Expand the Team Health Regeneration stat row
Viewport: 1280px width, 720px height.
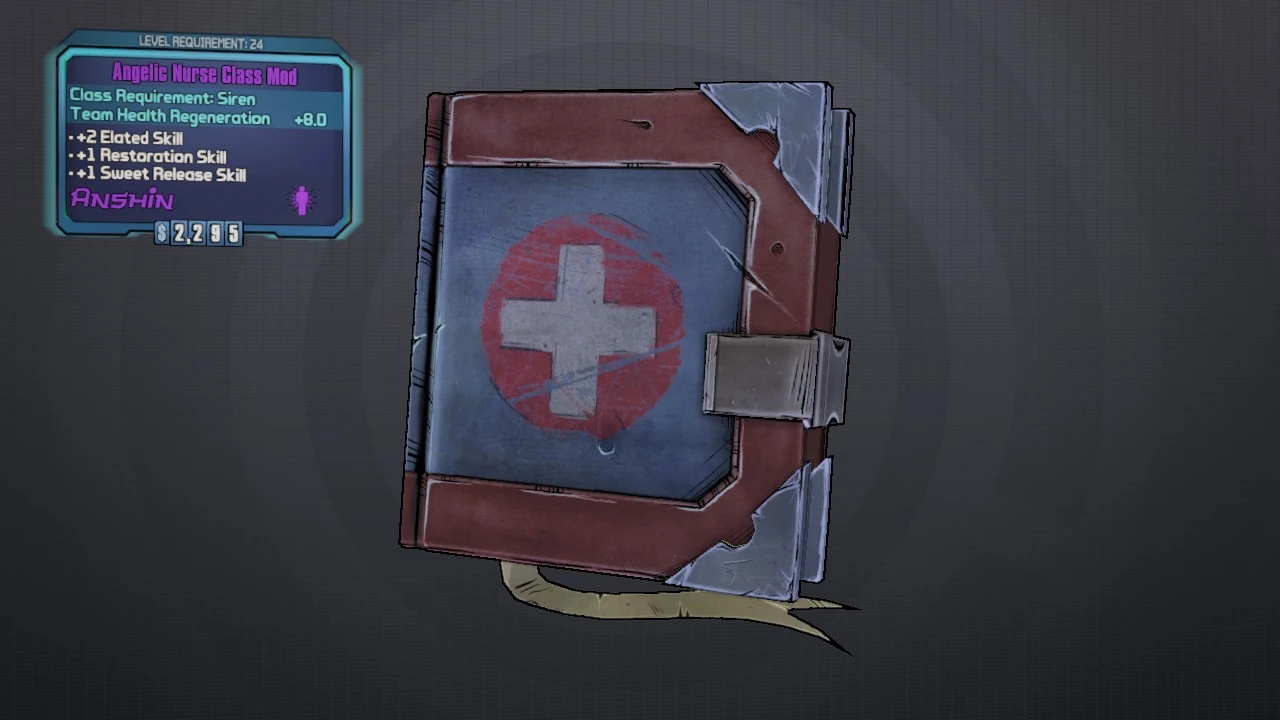pyautogui.click(x=171, y=117)
